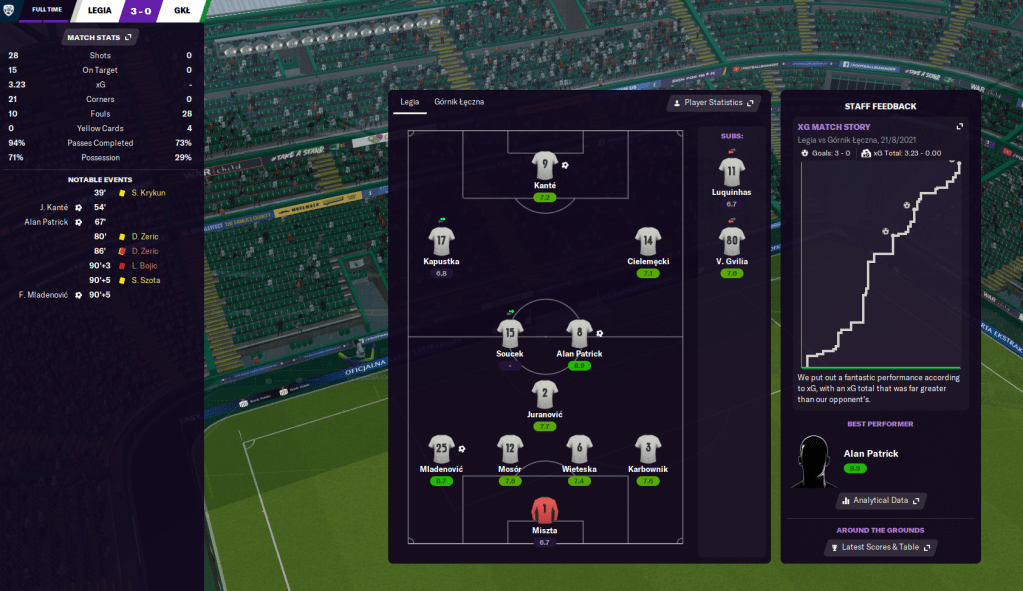This screenshot has height=591, width=1023.
Task: Show Latest Scores & Table
Action: (x=880, y=548)
